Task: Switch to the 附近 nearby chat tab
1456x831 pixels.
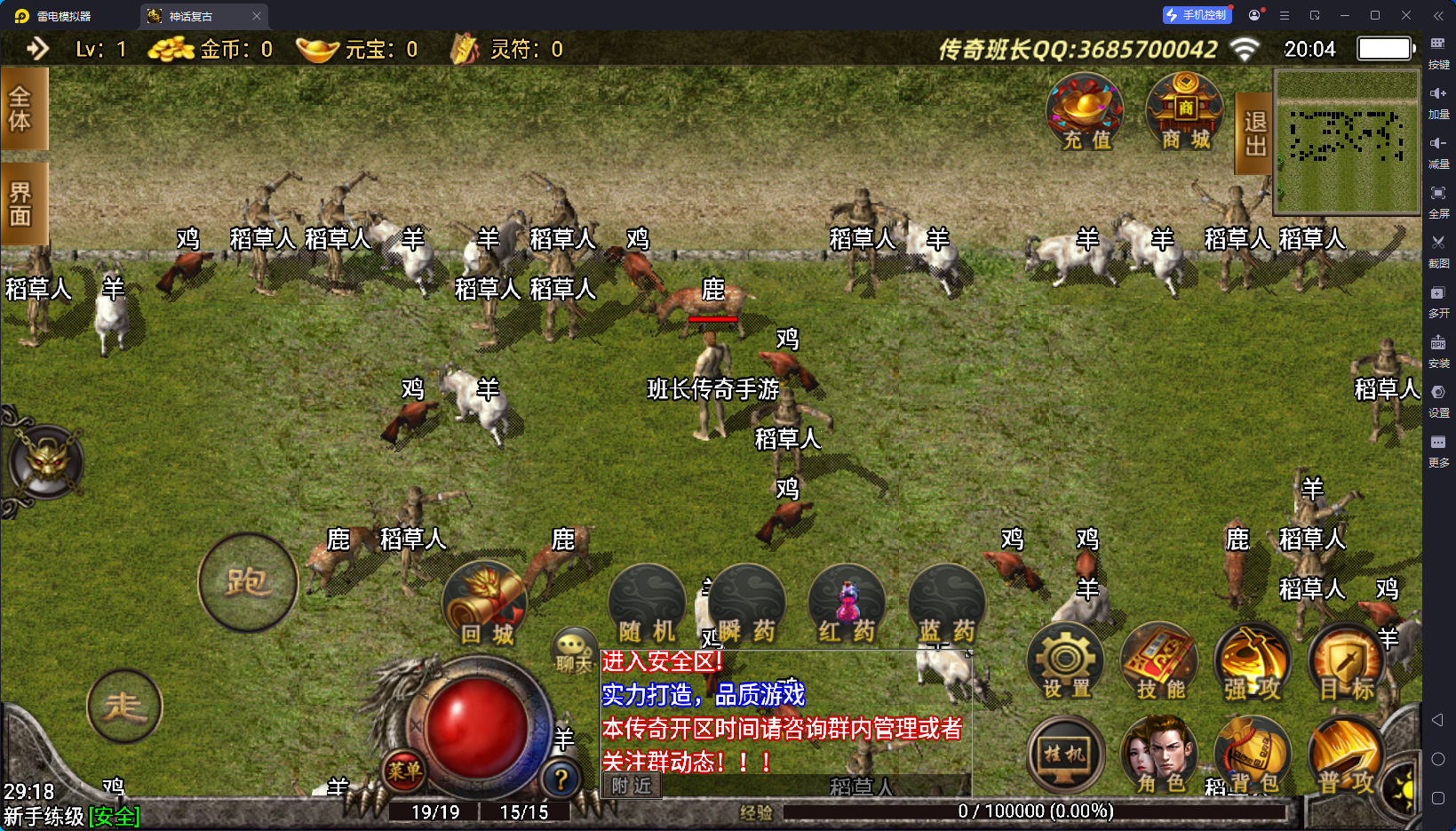Action: [632, 786]
